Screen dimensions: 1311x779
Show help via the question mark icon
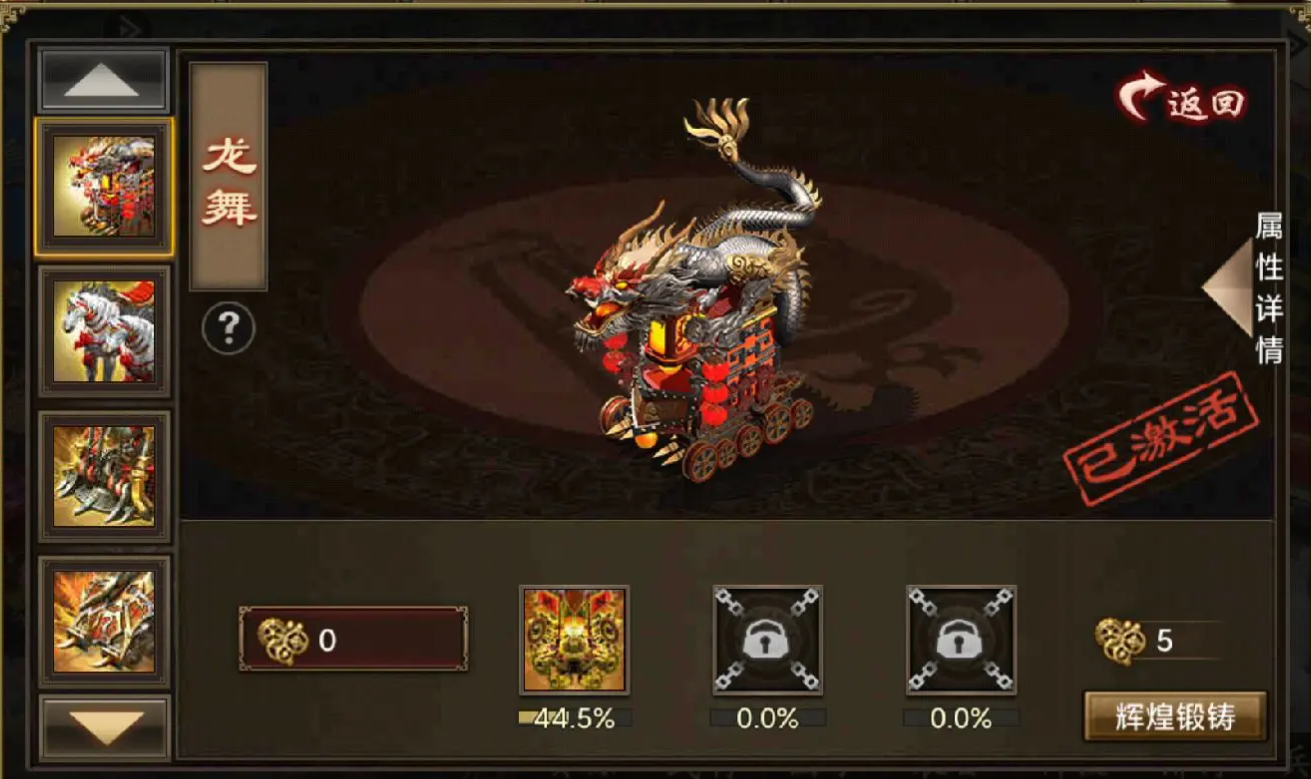pos(228,328)
